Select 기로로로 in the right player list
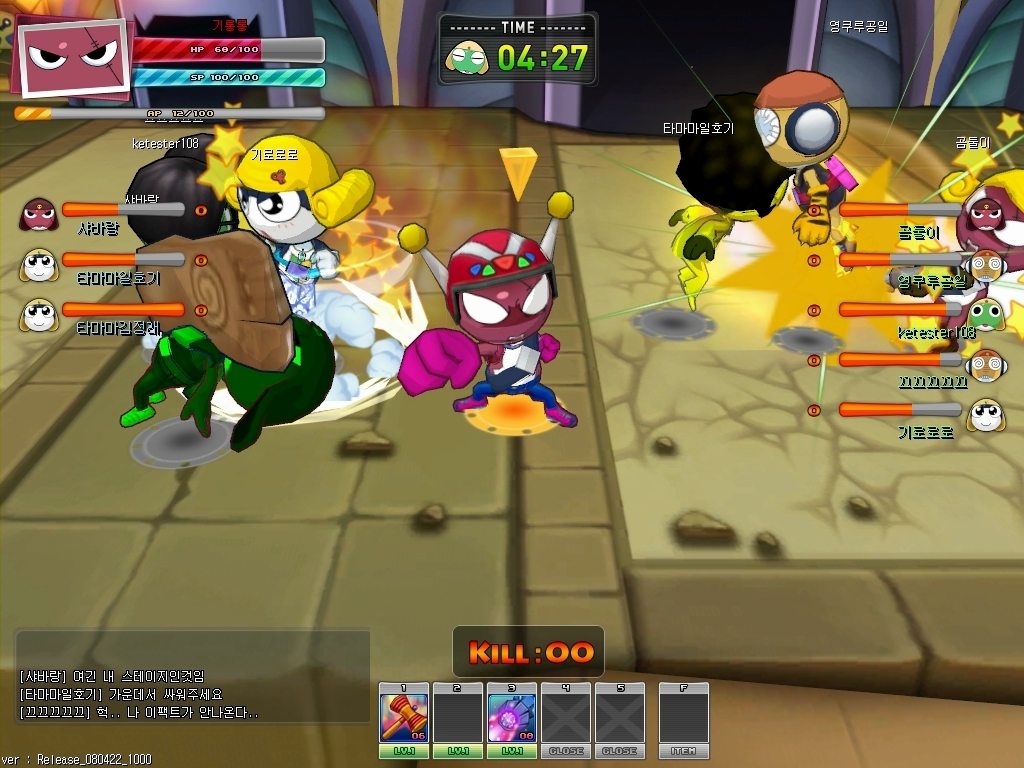 pyautogui.click(x=986, y=413)
